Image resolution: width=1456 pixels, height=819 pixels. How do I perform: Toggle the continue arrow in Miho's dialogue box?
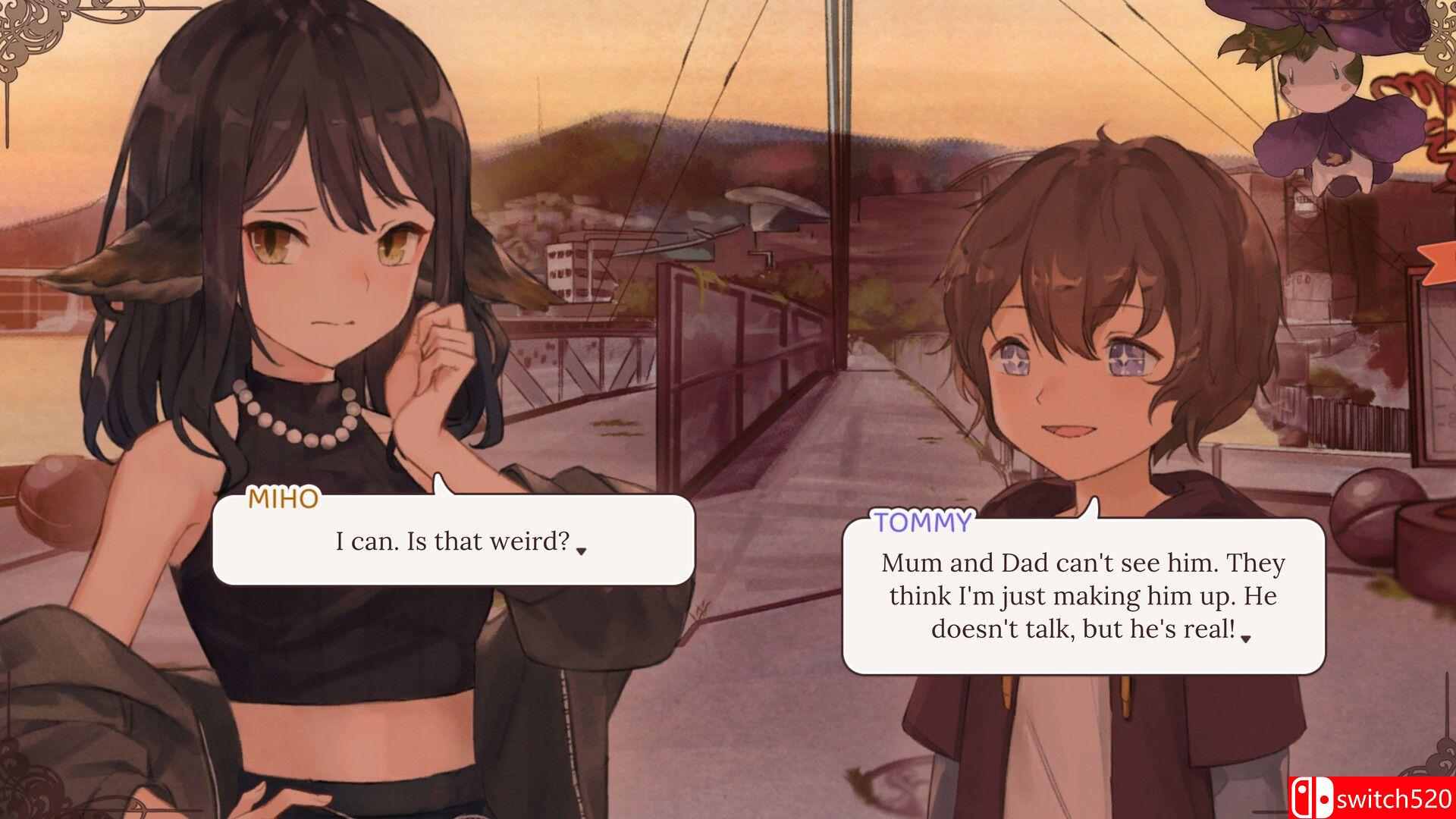[x=581, y=552]
